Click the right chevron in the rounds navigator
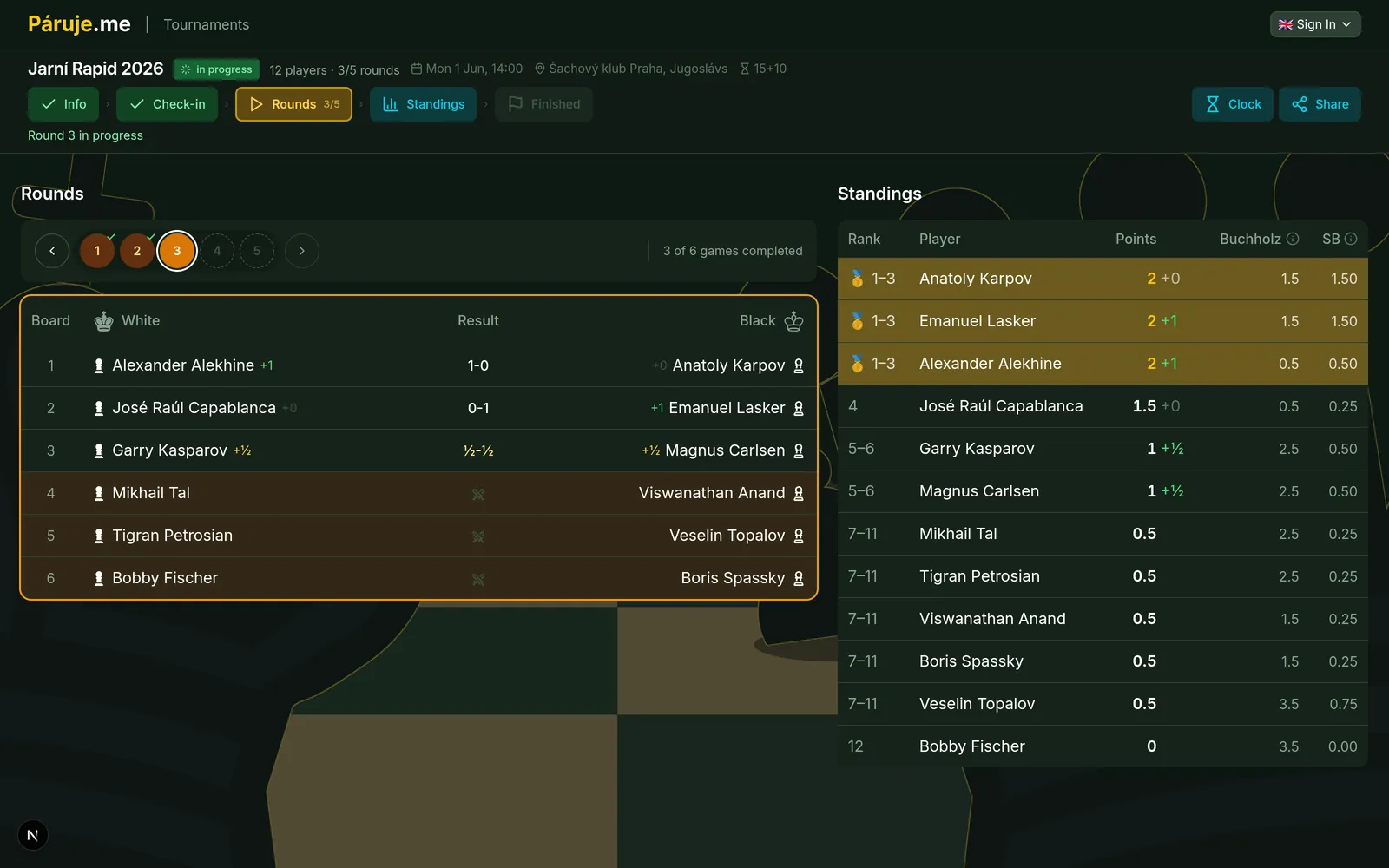Image resolution: width=1389 pixels, height=868 pixels. coord(301,250)
